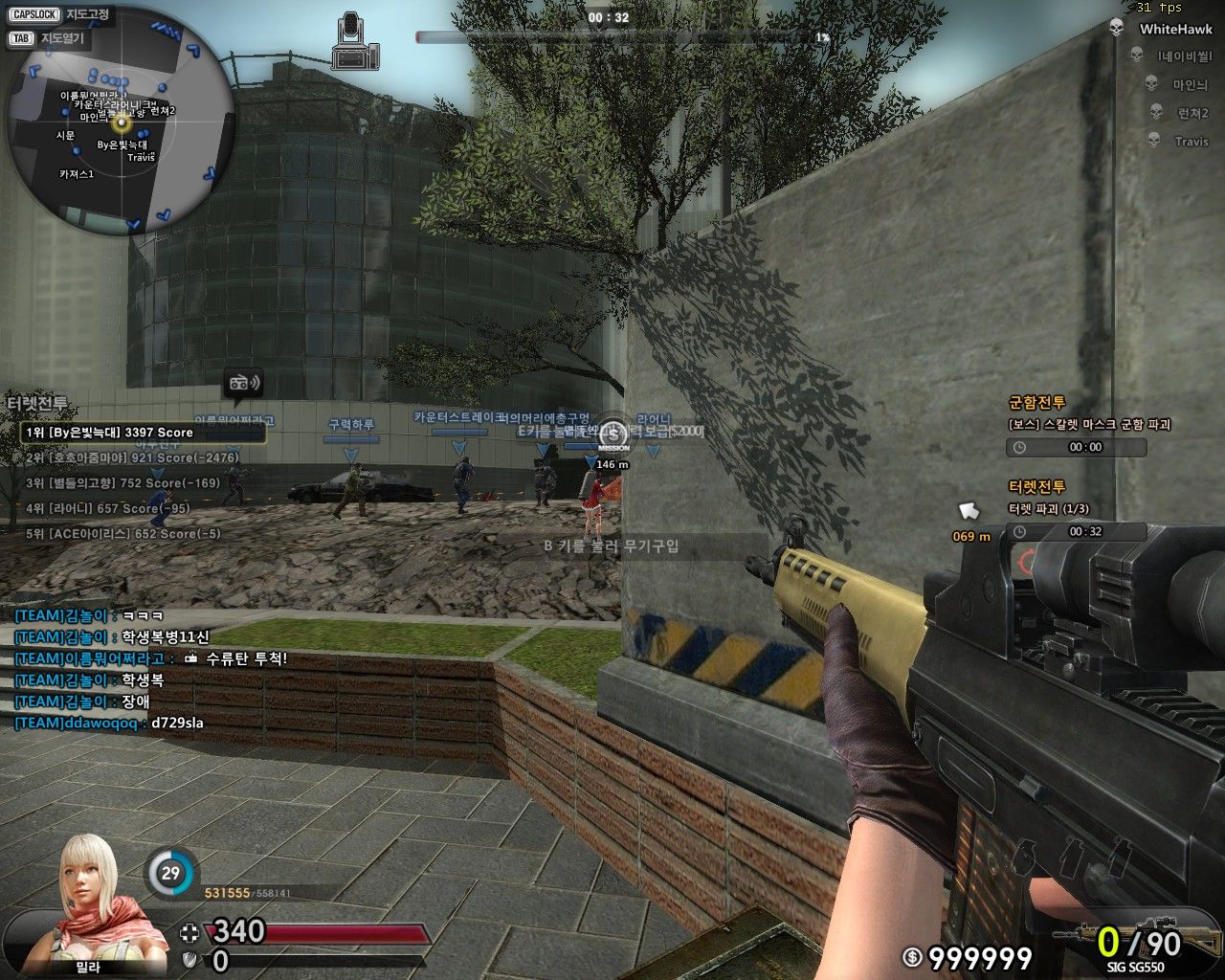The height and width of the screenshot is (980, 1225).
Task: Select Travis in the player list
Action: [1191, 142]
